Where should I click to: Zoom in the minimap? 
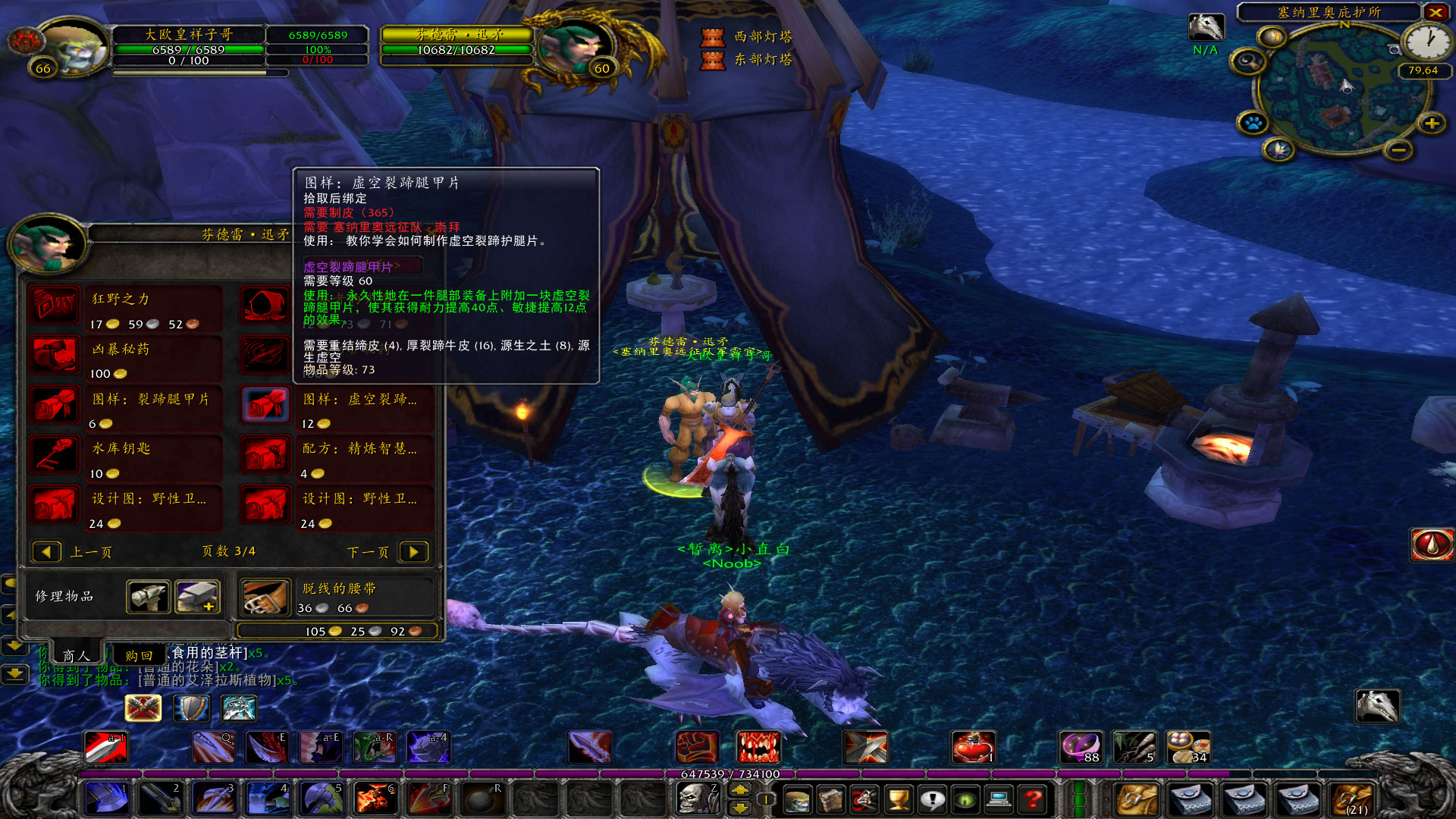(x=1432, y=123)
